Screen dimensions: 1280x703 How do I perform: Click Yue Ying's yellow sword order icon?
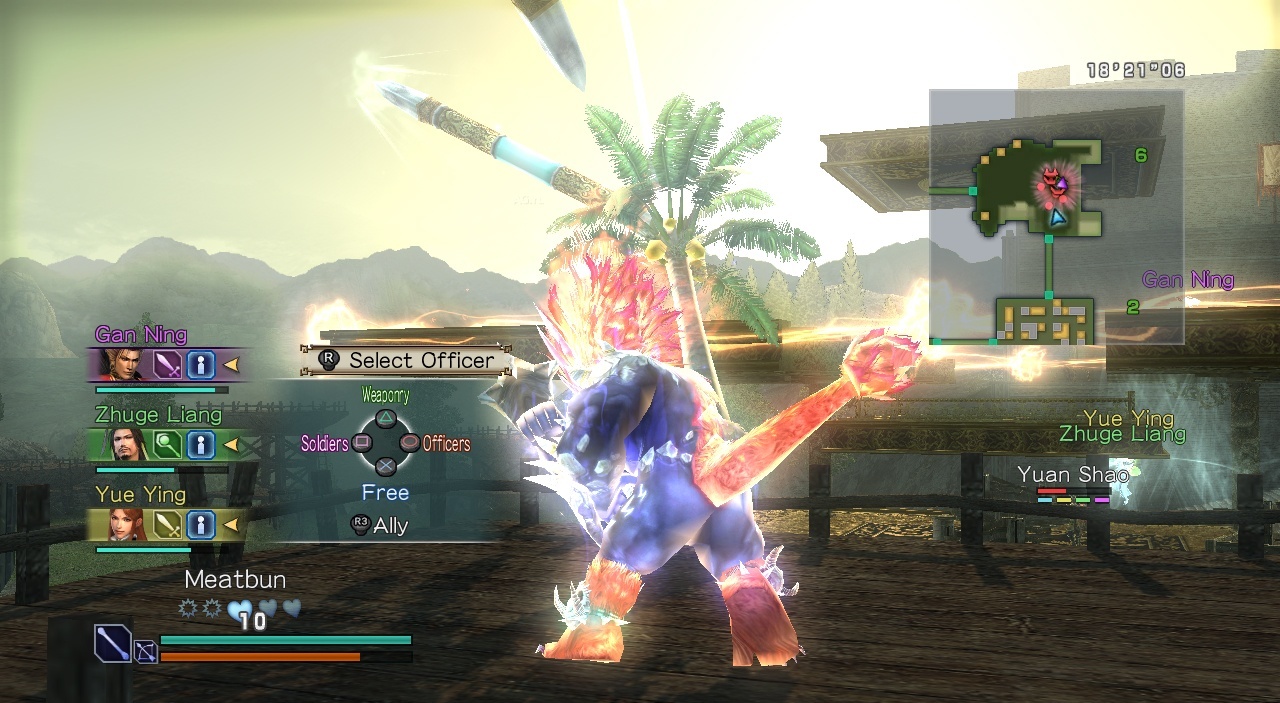(x=167, y=524)
